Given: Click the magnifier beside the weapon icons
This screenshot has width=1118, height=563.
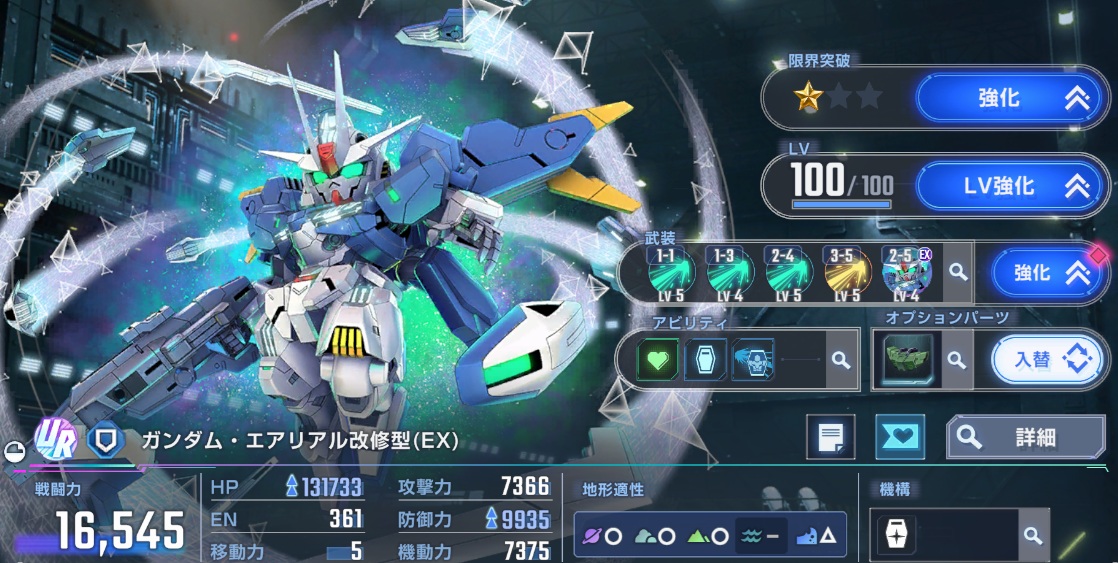Looking at the screenshot, I should click(958, 272).
